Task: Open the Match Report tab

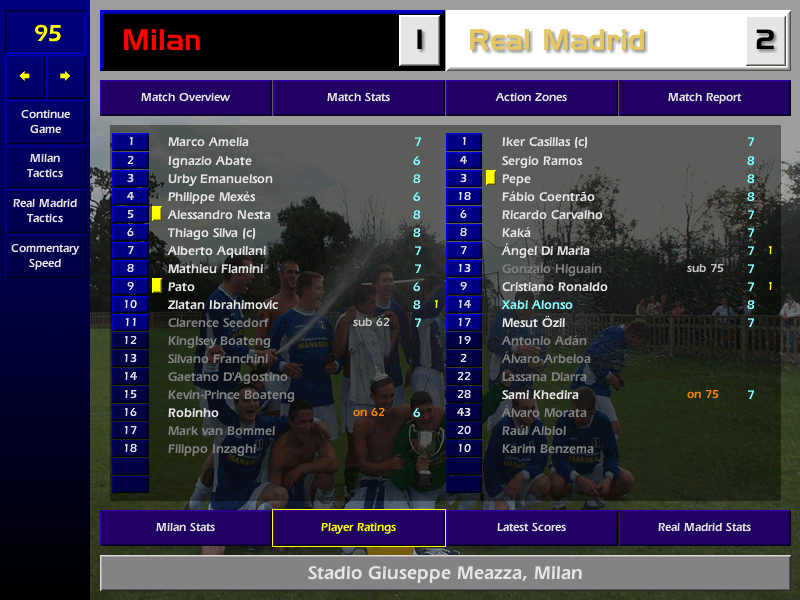Action: (704, 98)
